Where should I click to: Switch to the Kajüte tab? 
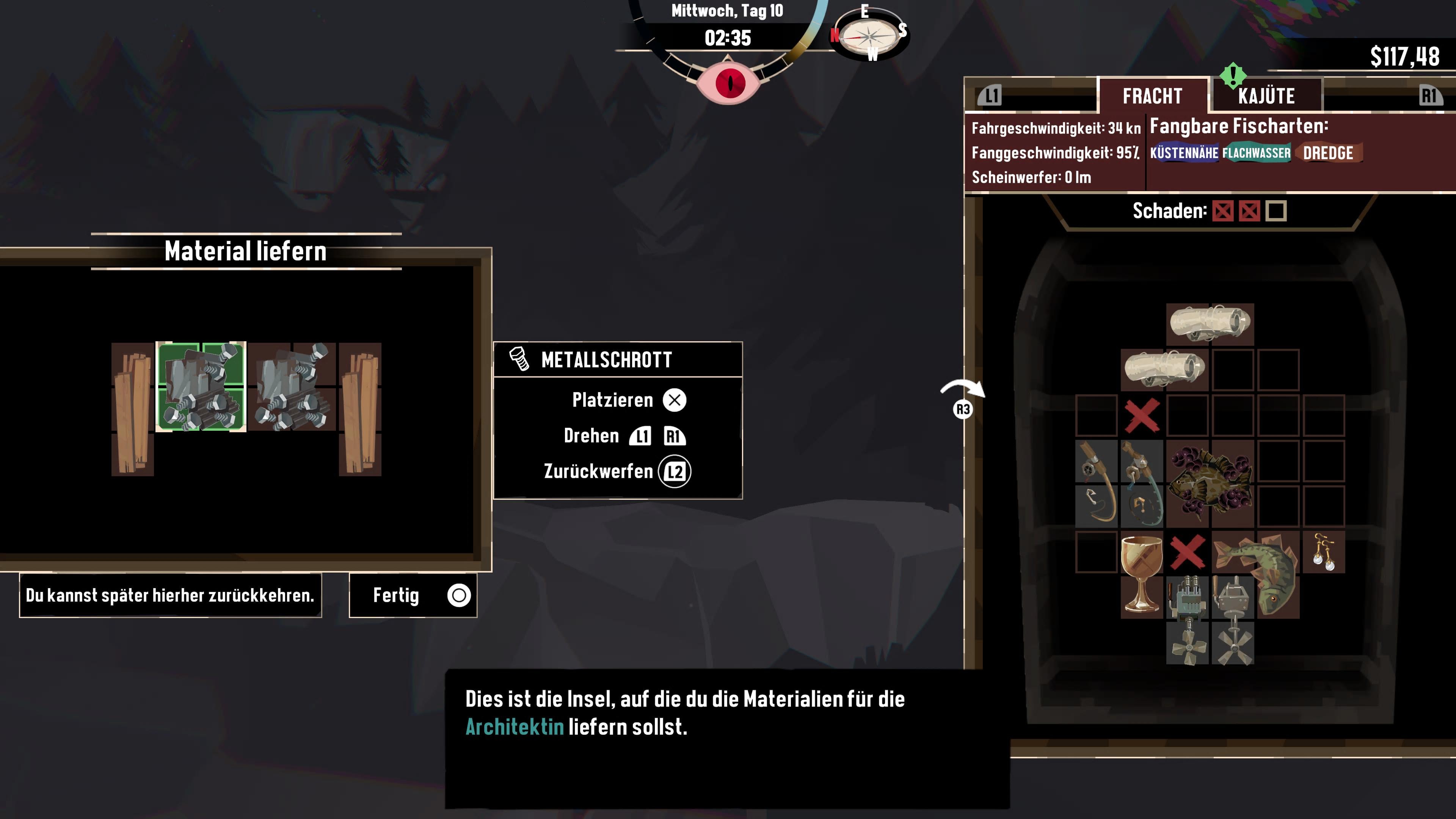pos(1266,96)
